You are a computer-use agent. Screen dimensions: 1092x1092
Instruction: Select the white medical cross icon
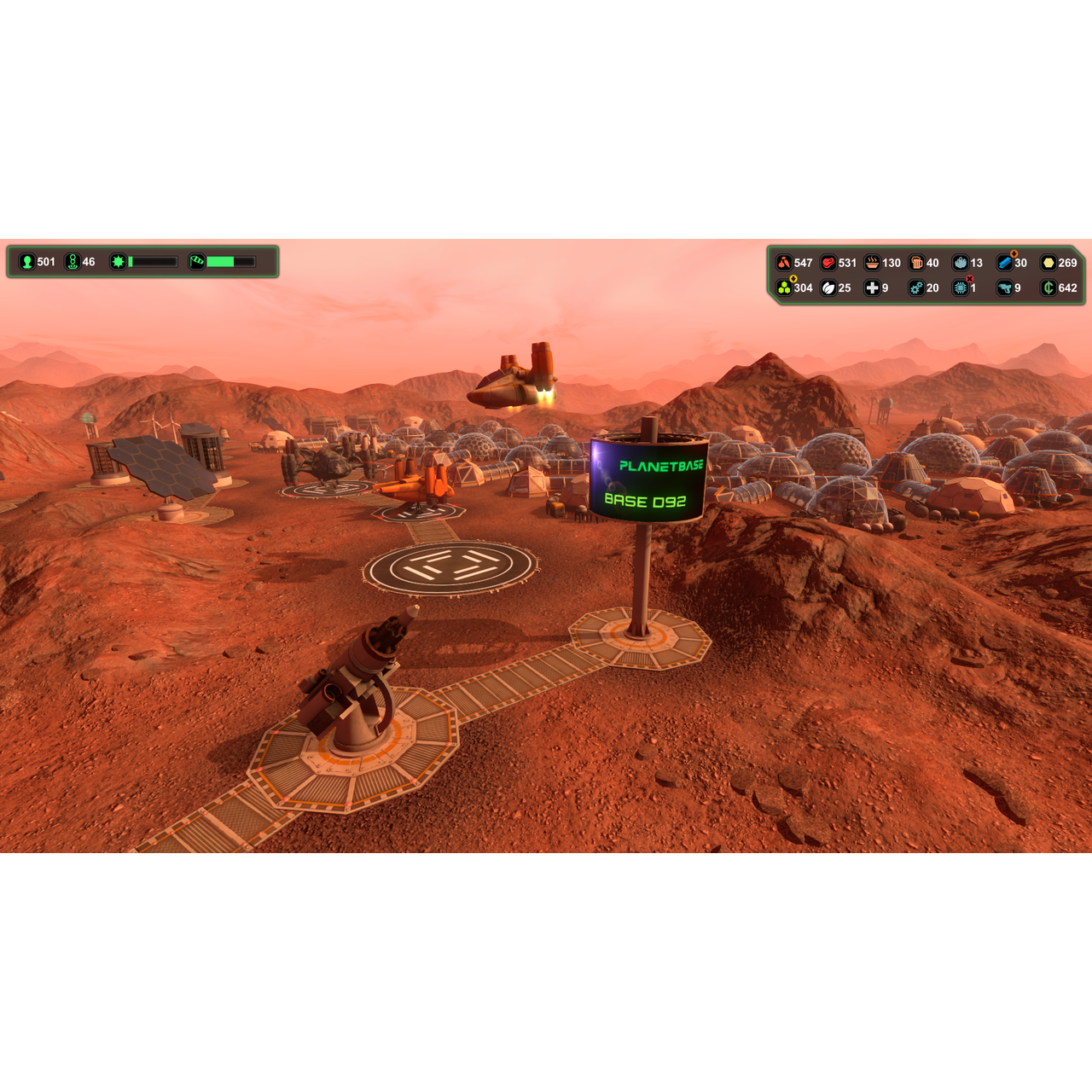[872, 288]
